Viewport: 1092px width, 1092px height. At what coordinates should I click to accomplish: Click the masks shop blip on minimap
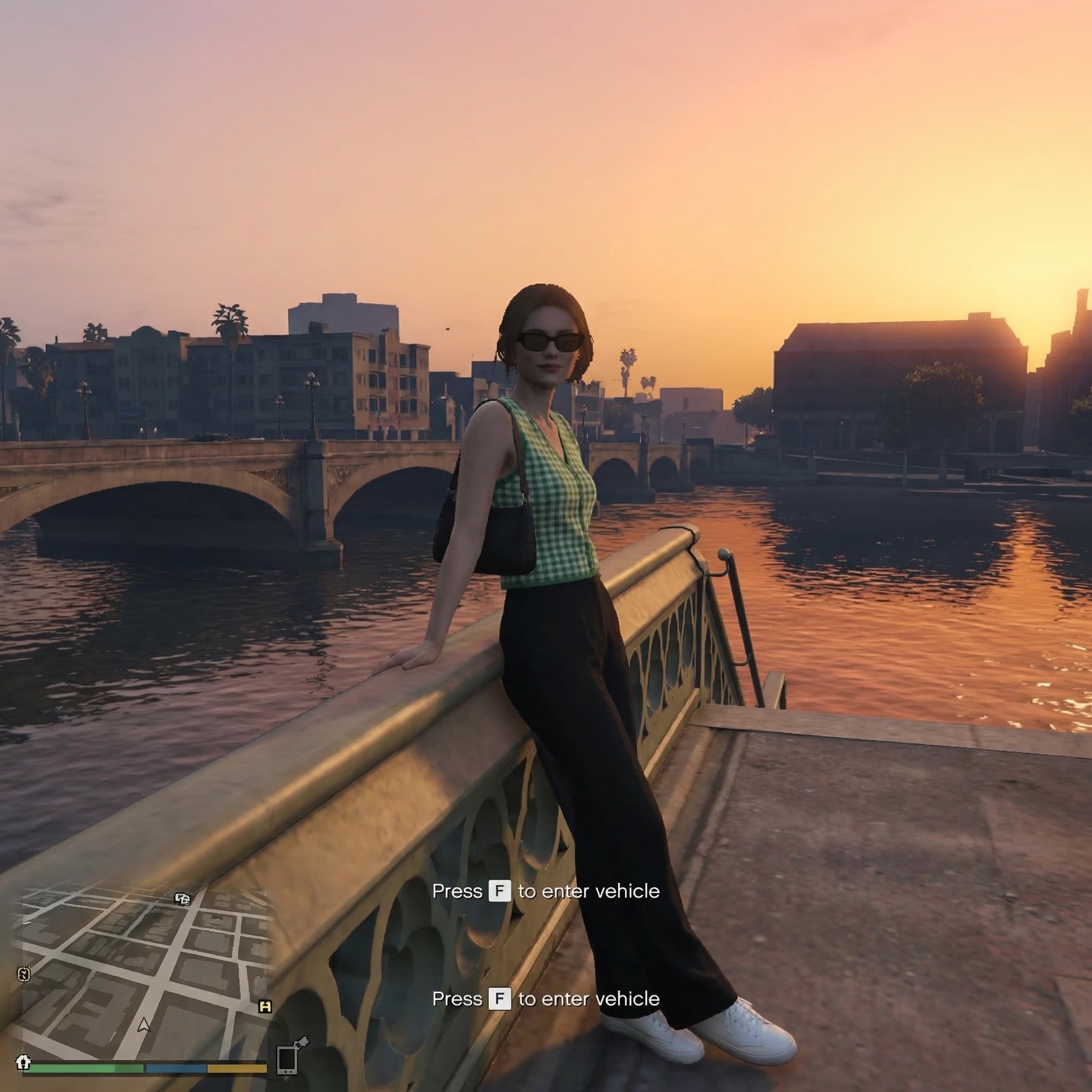[182, 898]
